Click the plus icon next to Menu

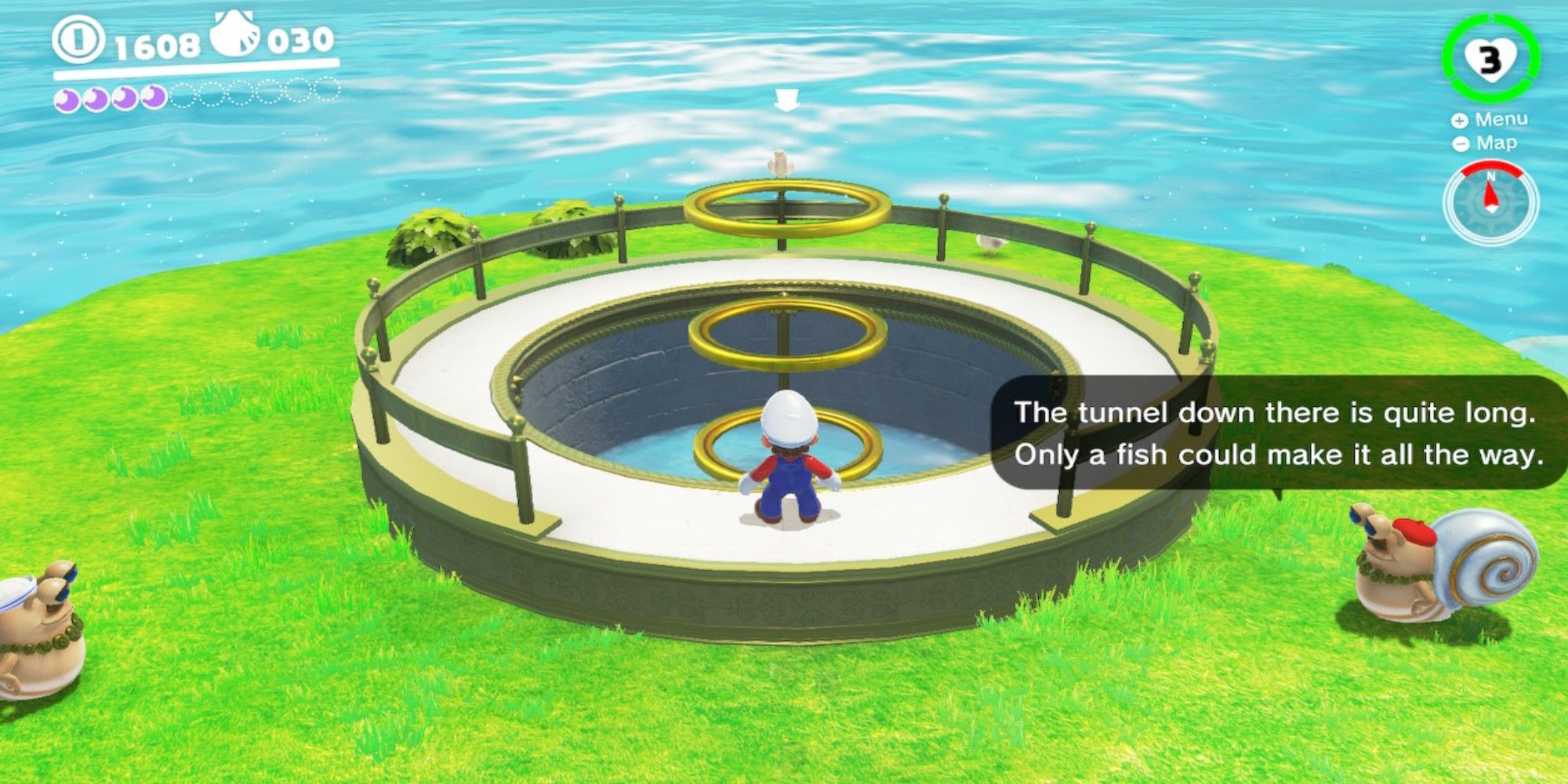(x=1459, y=122)
